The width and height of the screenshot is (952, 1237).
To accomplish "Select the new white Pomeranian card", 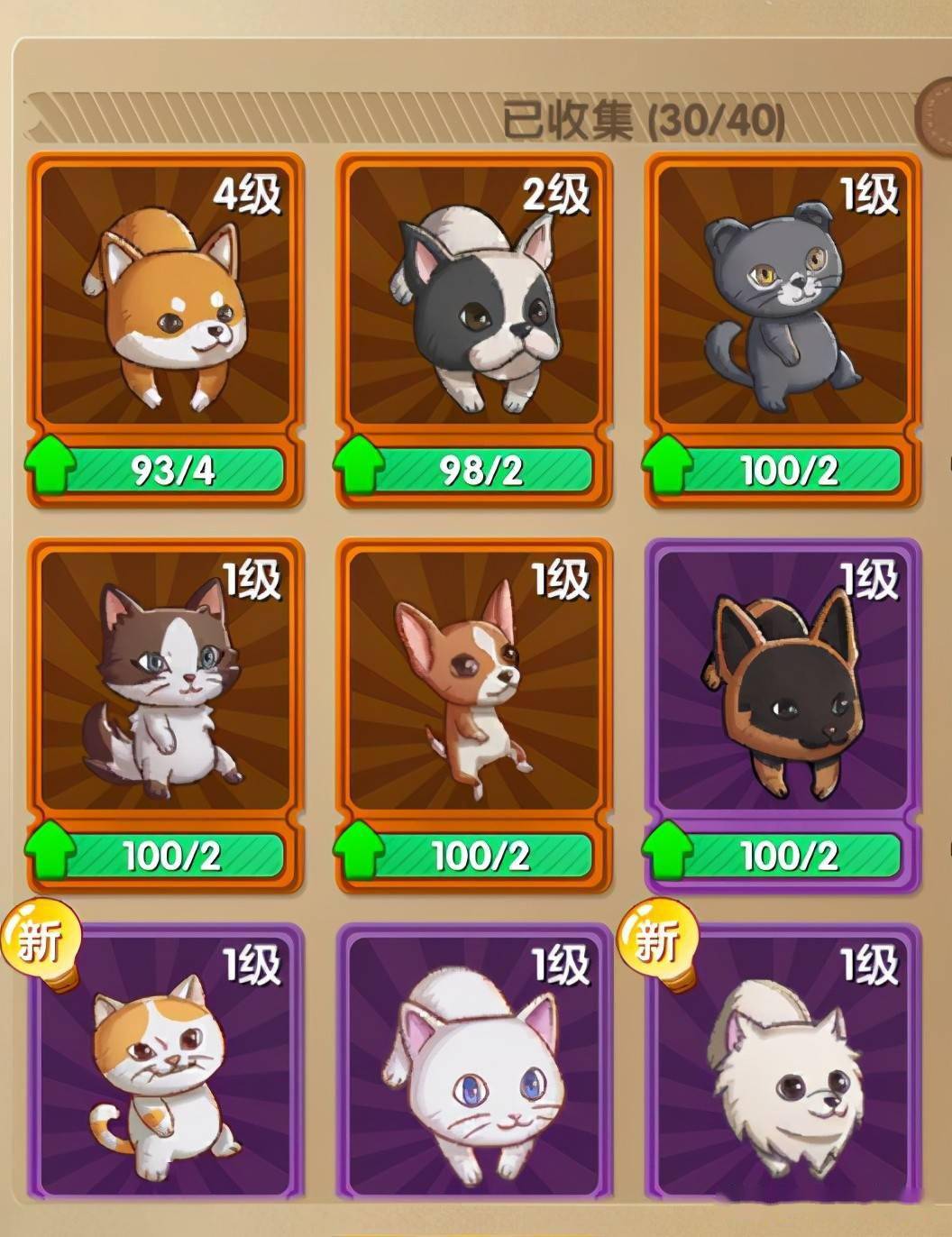I will pyautogui.click(x=783, y=1064).
